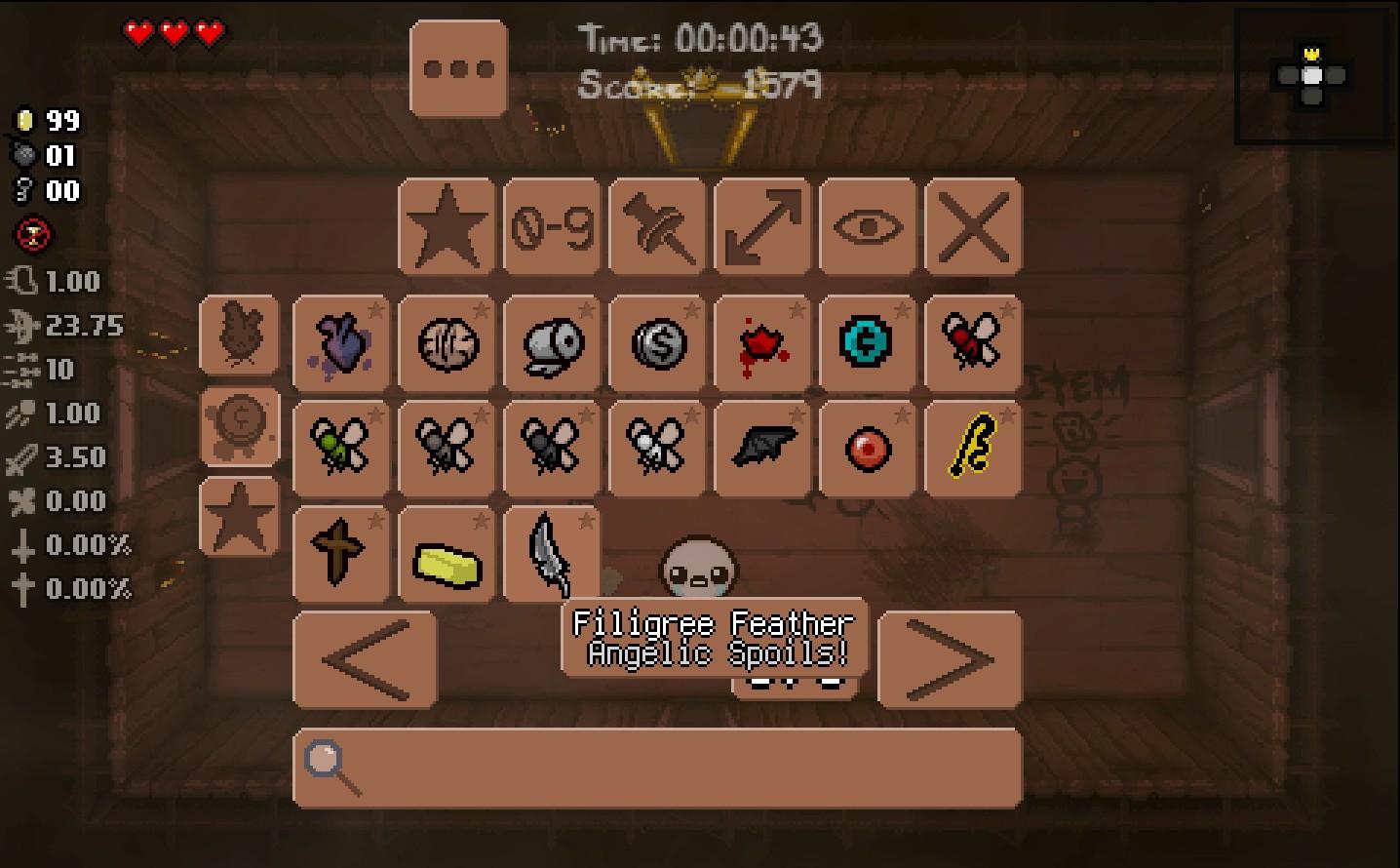The height and width of the screenshot is (868, 1400).
Task: Select the green fly item
Action: (340, 449)
